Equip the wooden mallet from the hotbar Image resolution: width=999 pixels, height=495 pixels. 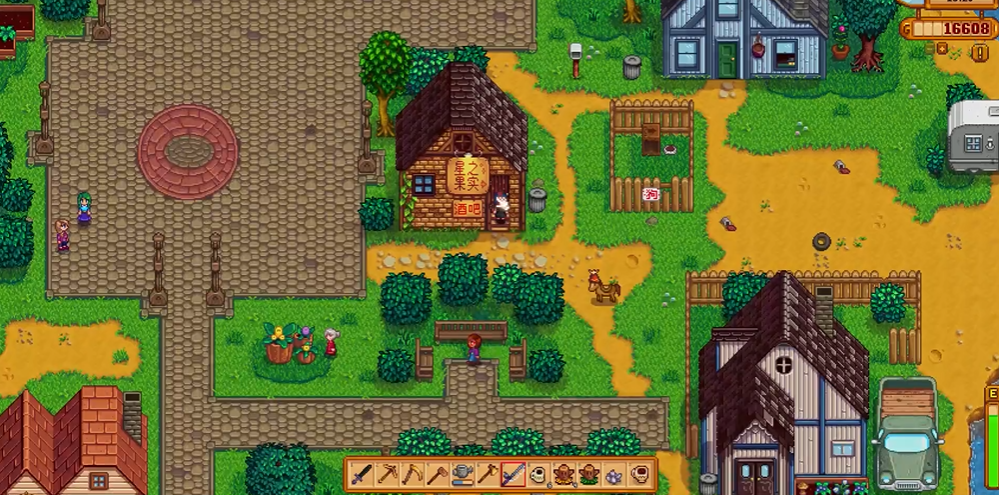[437, 474]
